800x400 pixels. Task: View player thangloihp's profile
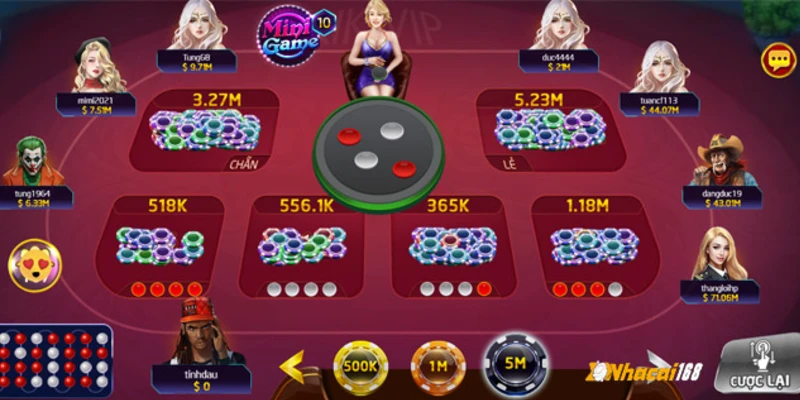point(720,256)
